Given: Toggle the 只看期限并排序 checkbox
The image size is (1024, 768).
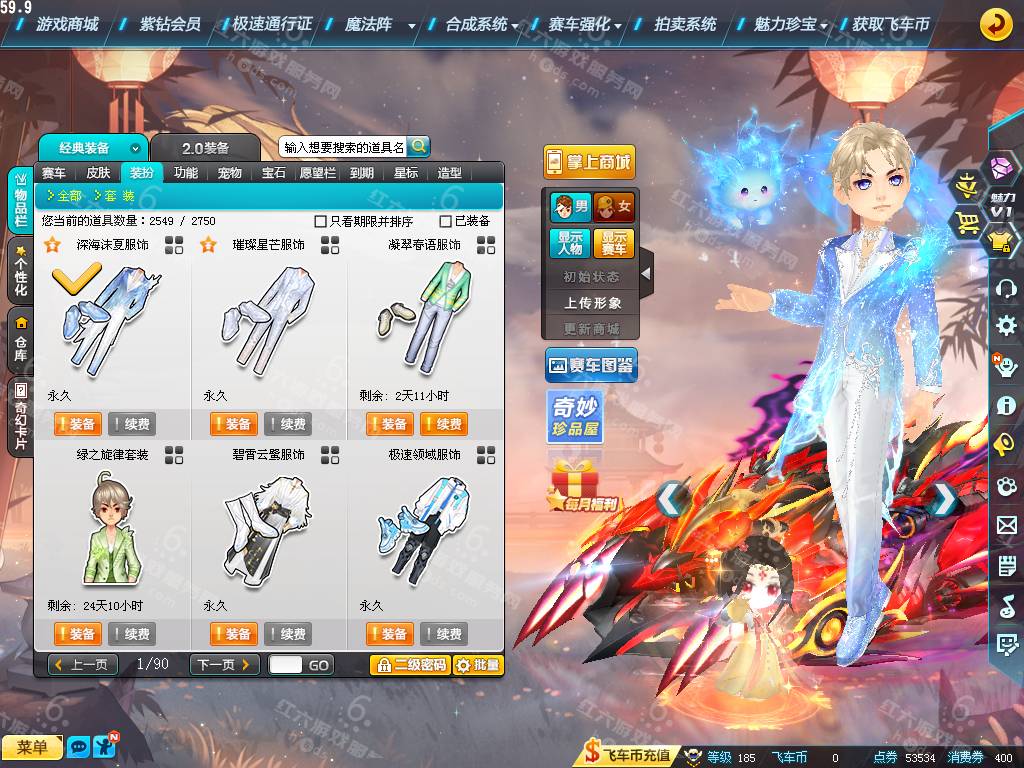Looking at the screenshot, I should (x=321, y=221).
